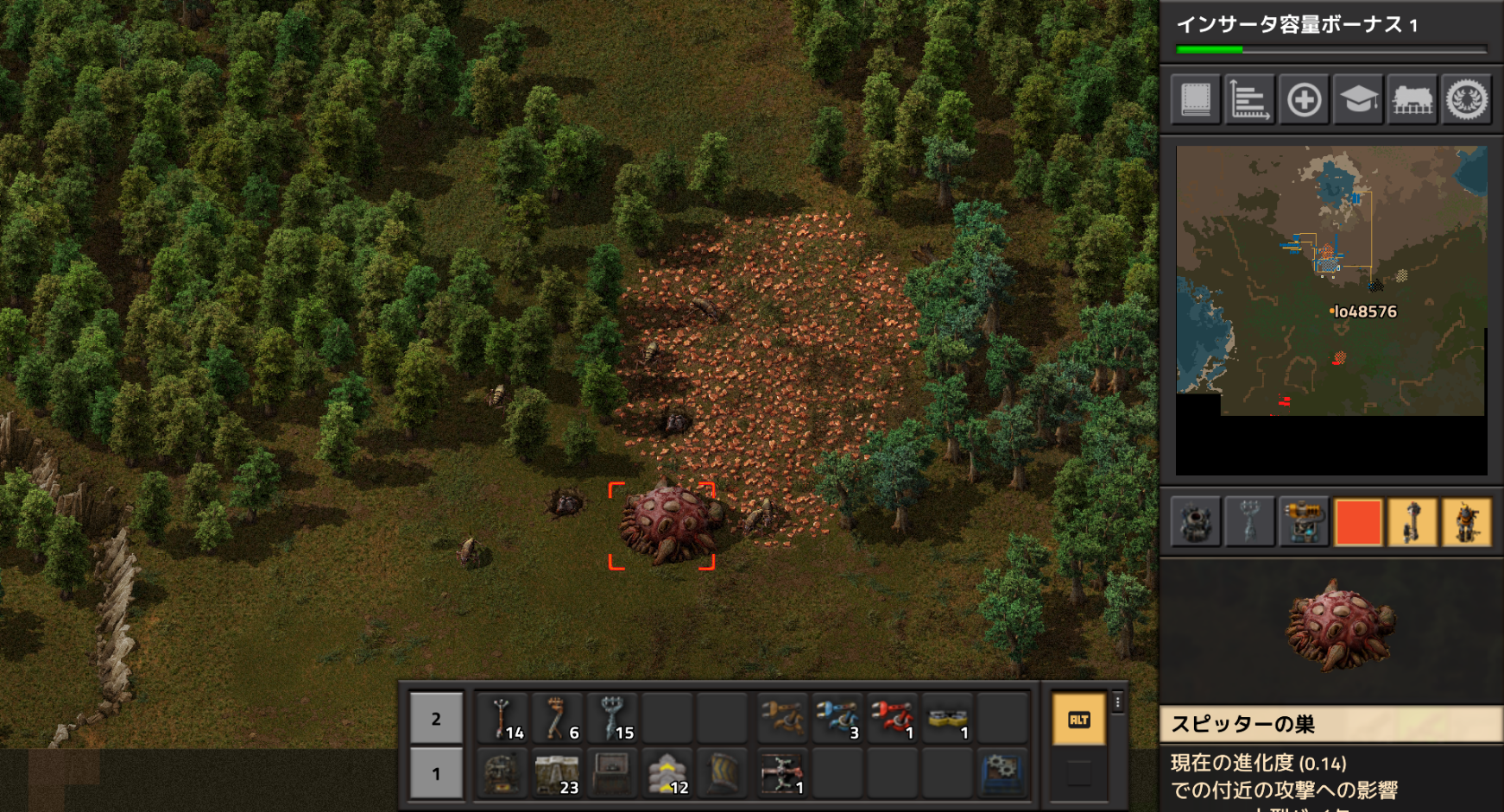Select the small electric pole stack of 14
Image resolution: width=1504 pixels, height=812 pixels.
(502, 719)
